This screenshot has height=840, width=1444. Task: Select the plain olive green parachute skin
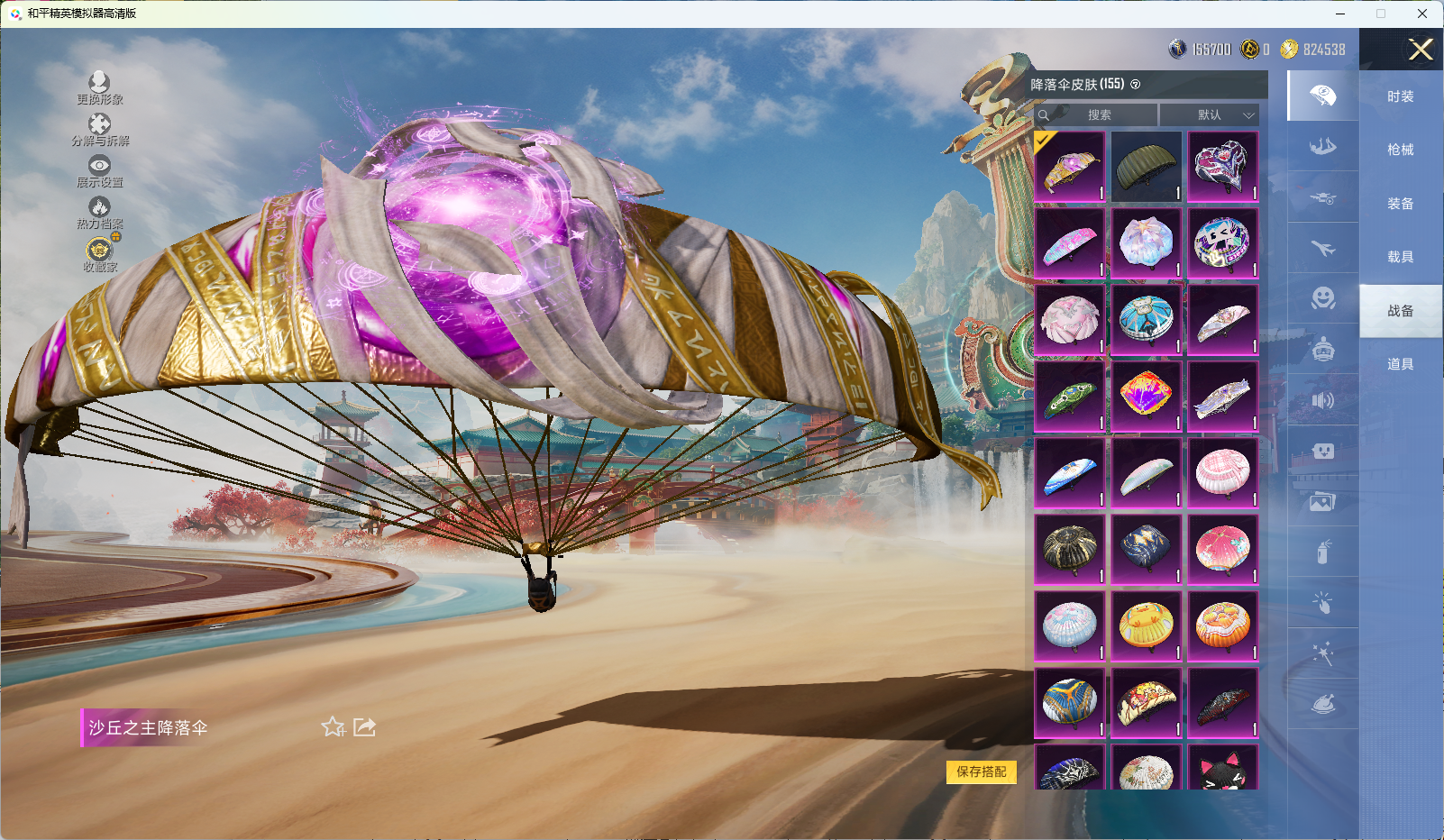coord(1146,167)
